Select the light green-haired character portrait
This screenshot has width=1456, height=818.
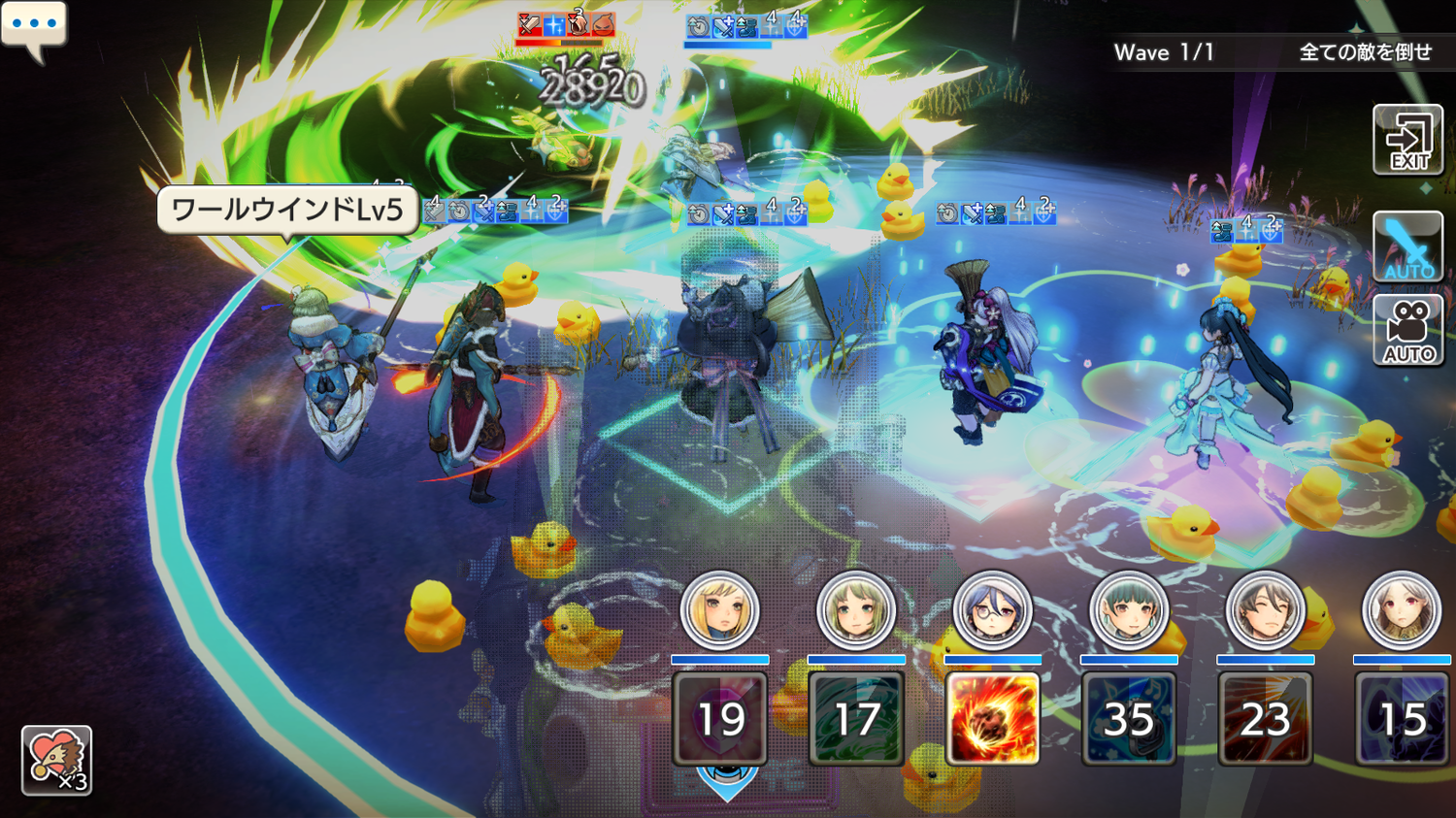856,611
